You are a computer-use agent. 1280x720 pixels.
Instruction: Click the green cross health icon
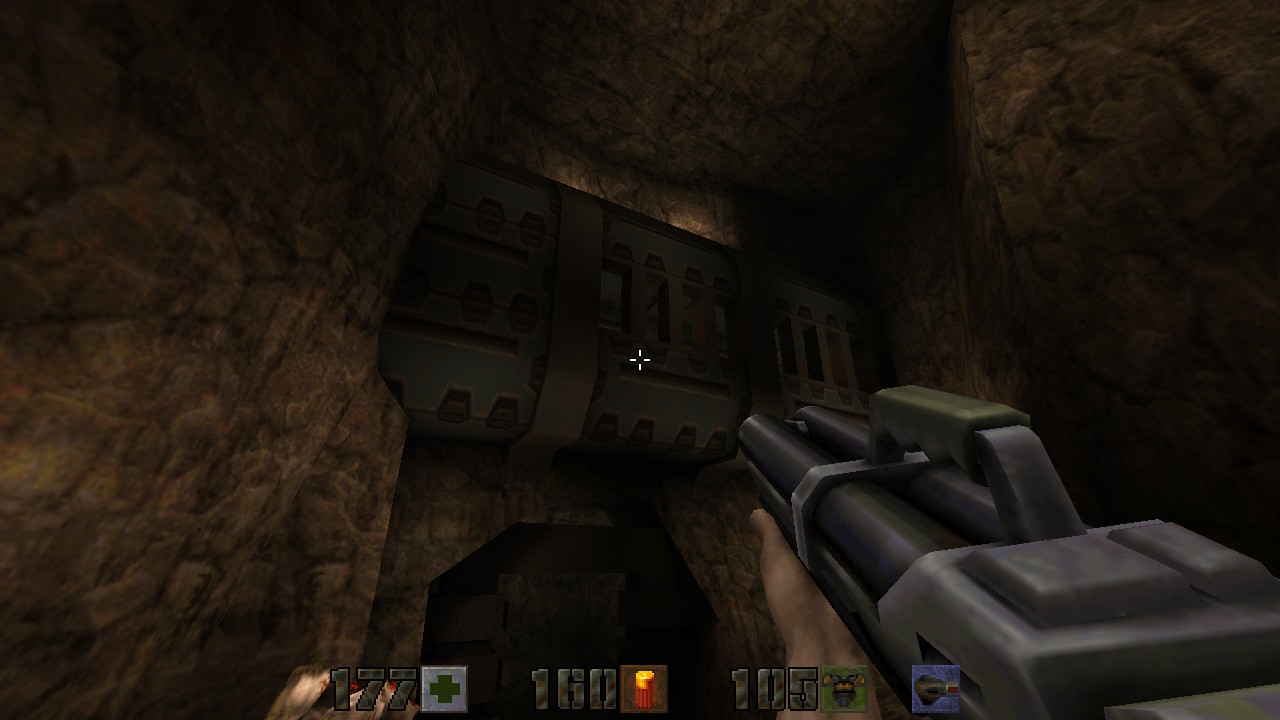(443, 689)
